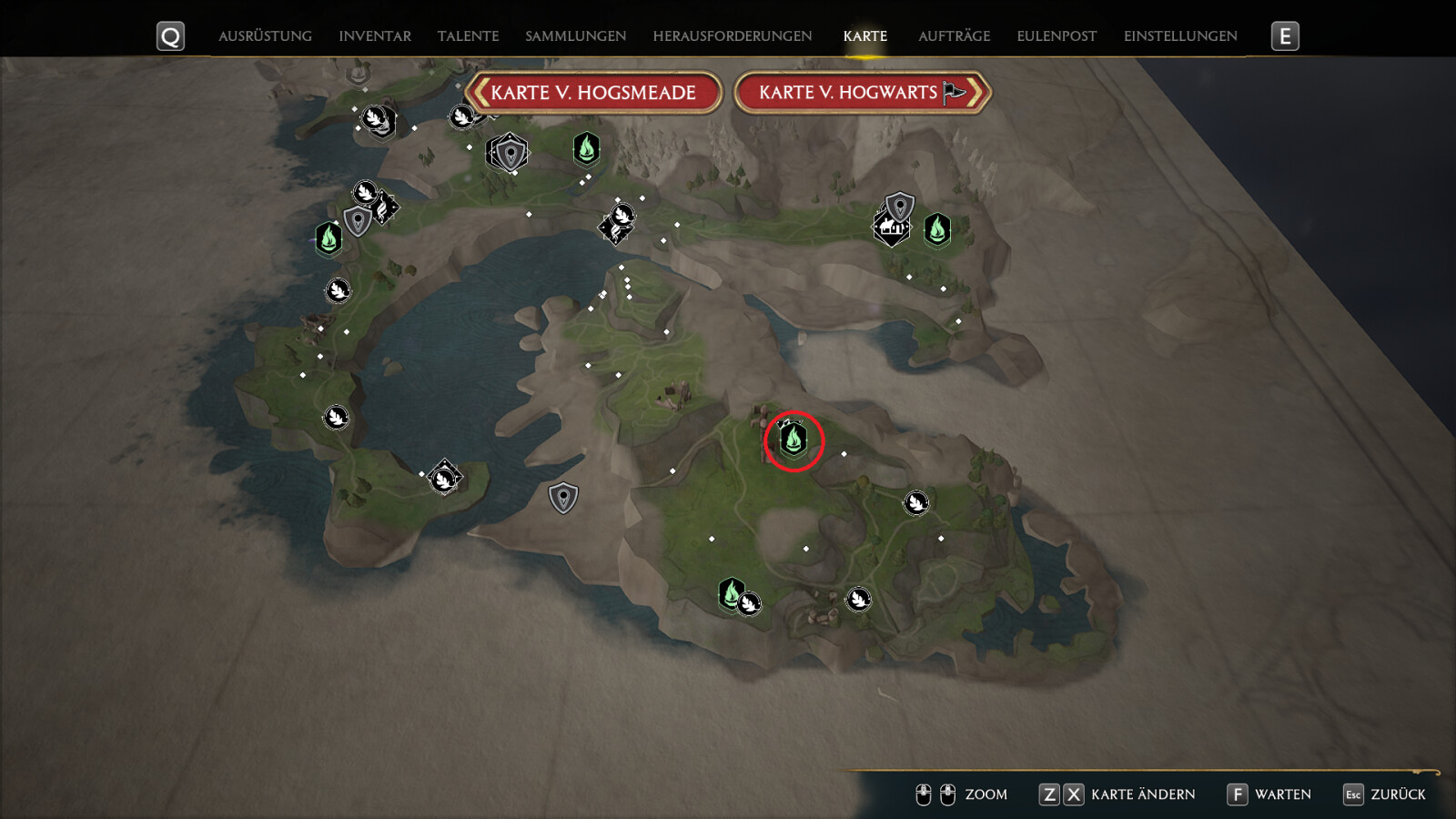1456x819 pixels.
Task: Click Zurück to leave the map
Action: (x=1385, y=794)
